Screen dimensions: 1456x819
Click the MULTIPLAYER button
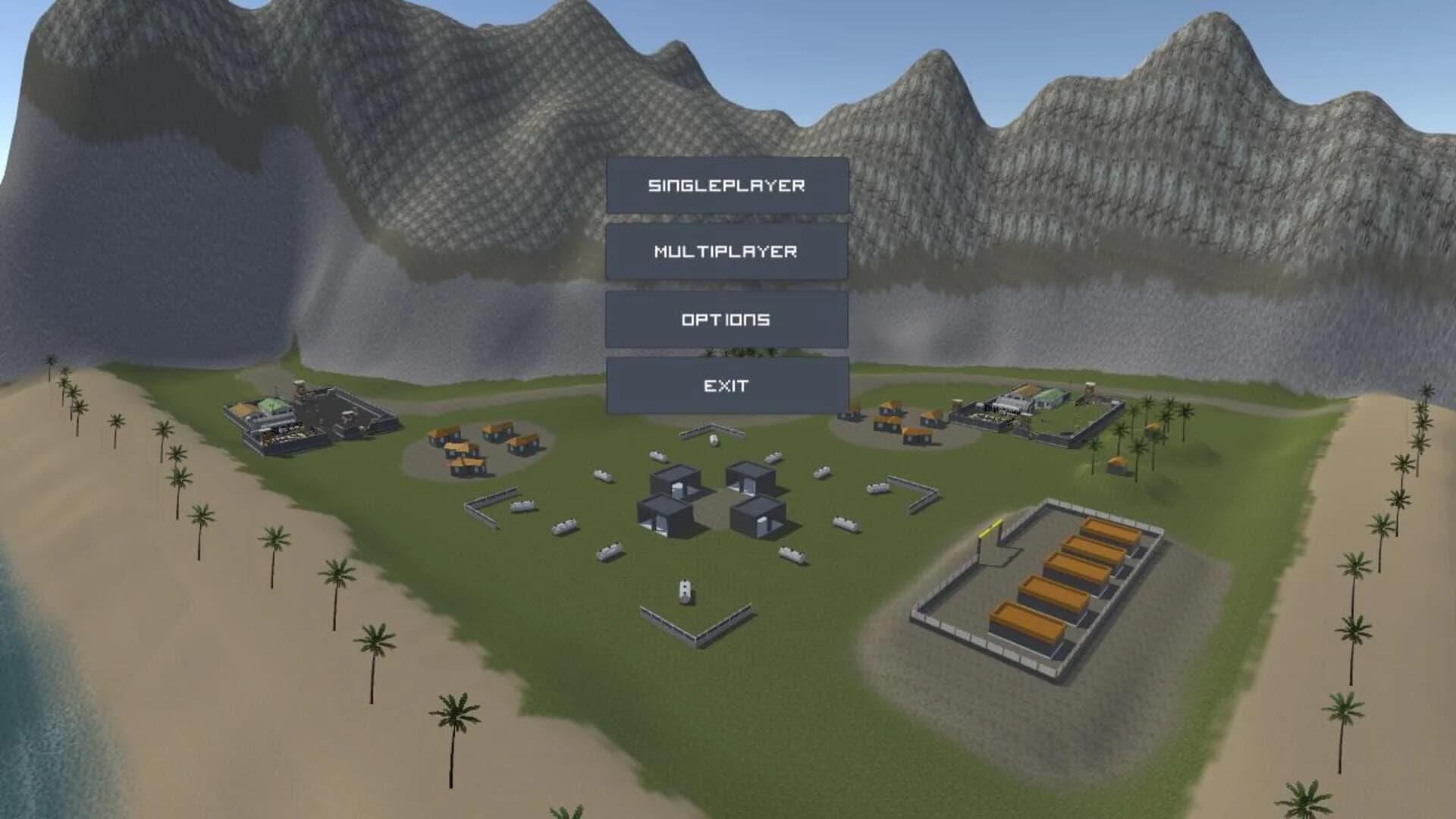[726, 252]
